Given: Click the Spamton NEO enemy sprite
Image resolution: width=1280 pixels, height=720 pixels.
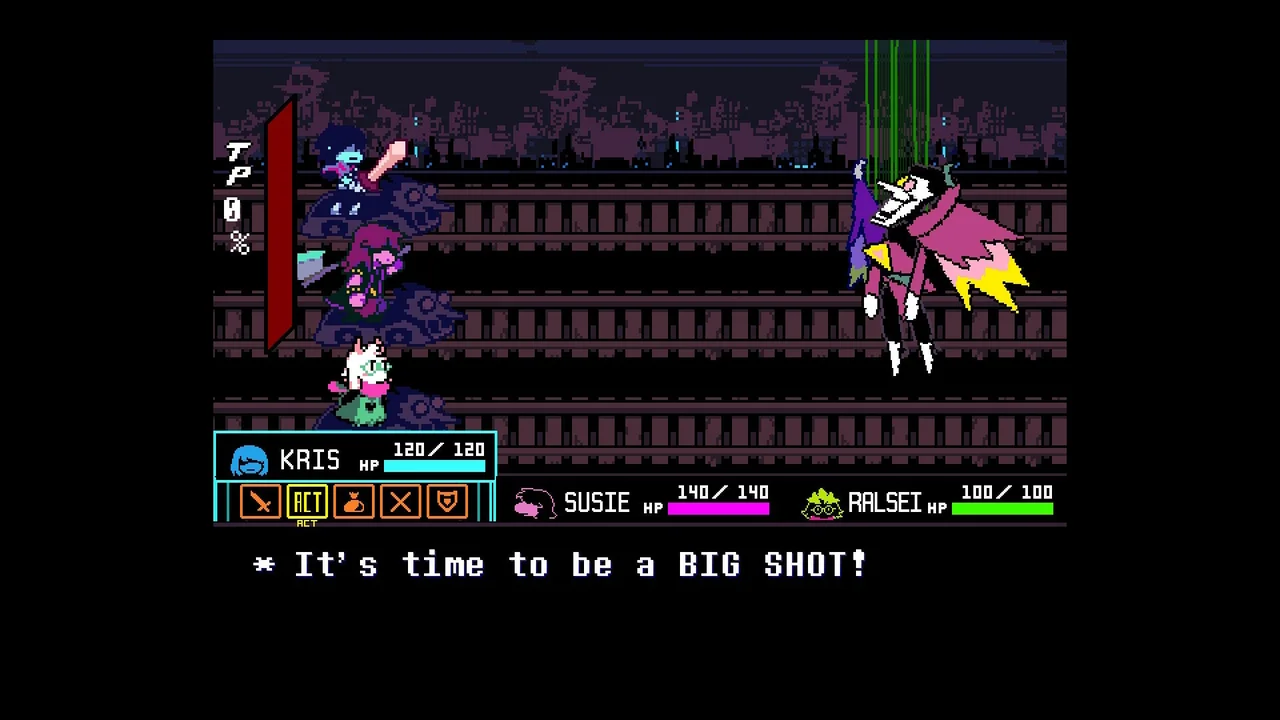Looking at the screenshot, I should 920,260.
